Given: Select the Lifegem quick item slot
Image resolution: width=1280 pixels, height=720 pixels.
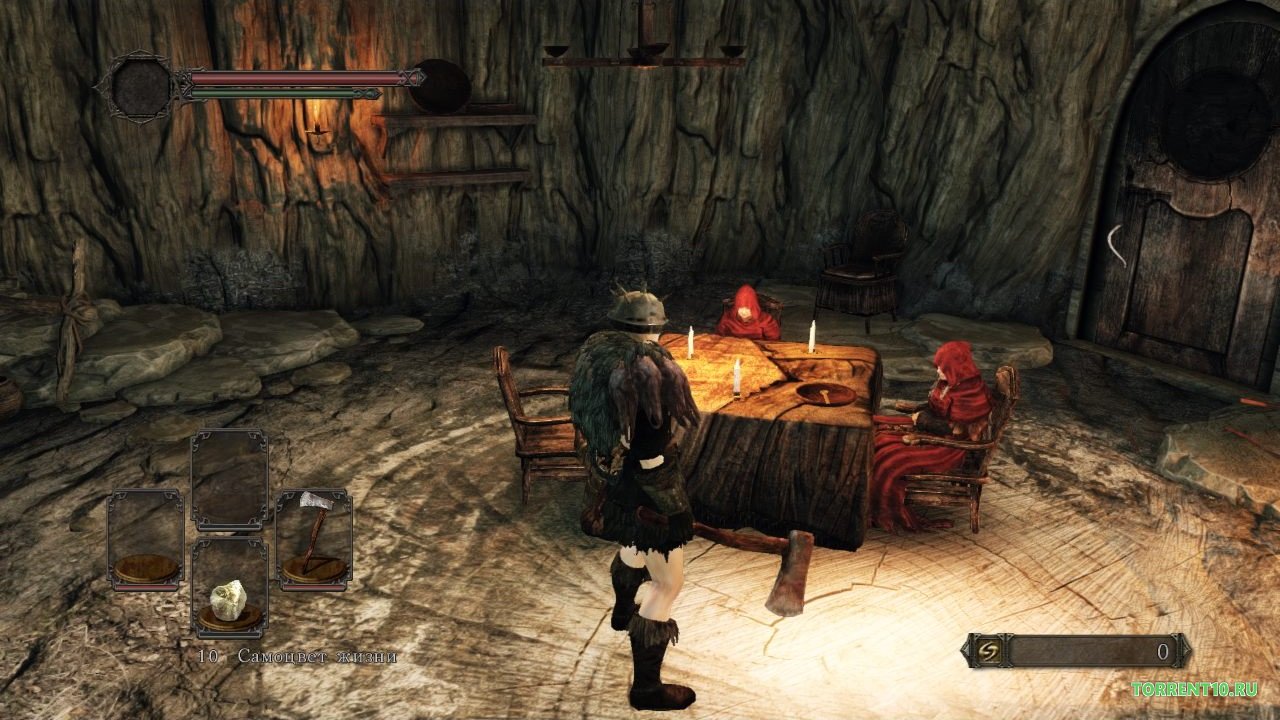Looking at the screenshot, I should pos(229,589).
